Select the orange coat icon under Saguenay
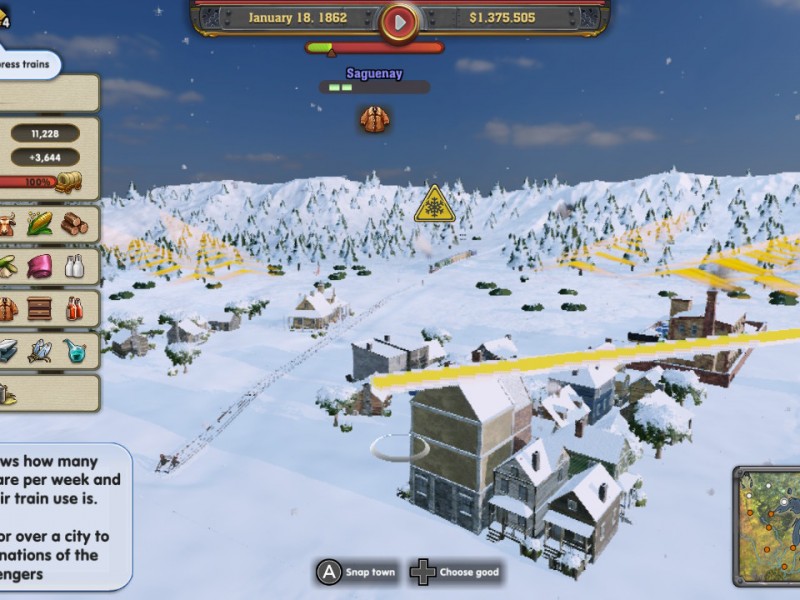 pyautogui.click(x=375, y=119)
